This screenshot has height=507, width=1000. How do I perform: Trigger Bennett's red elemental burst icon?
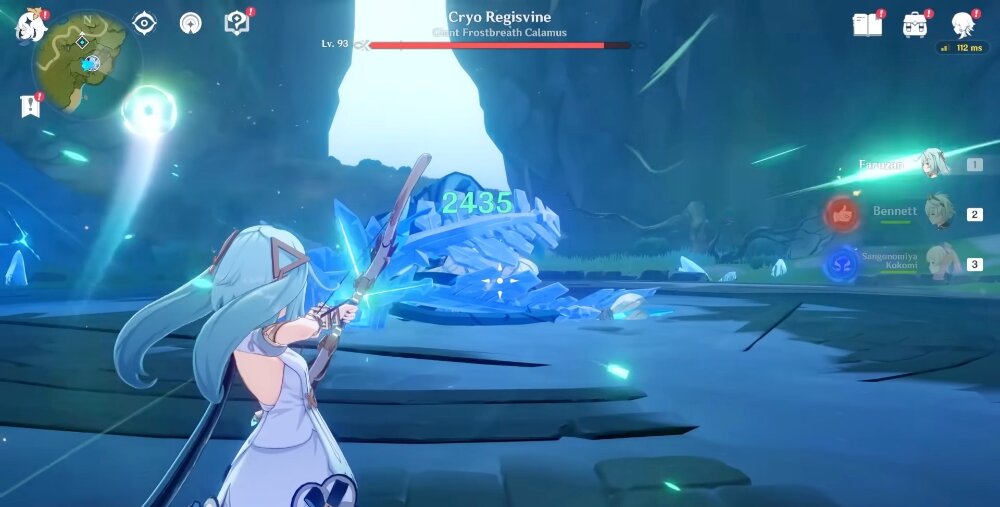842,214
